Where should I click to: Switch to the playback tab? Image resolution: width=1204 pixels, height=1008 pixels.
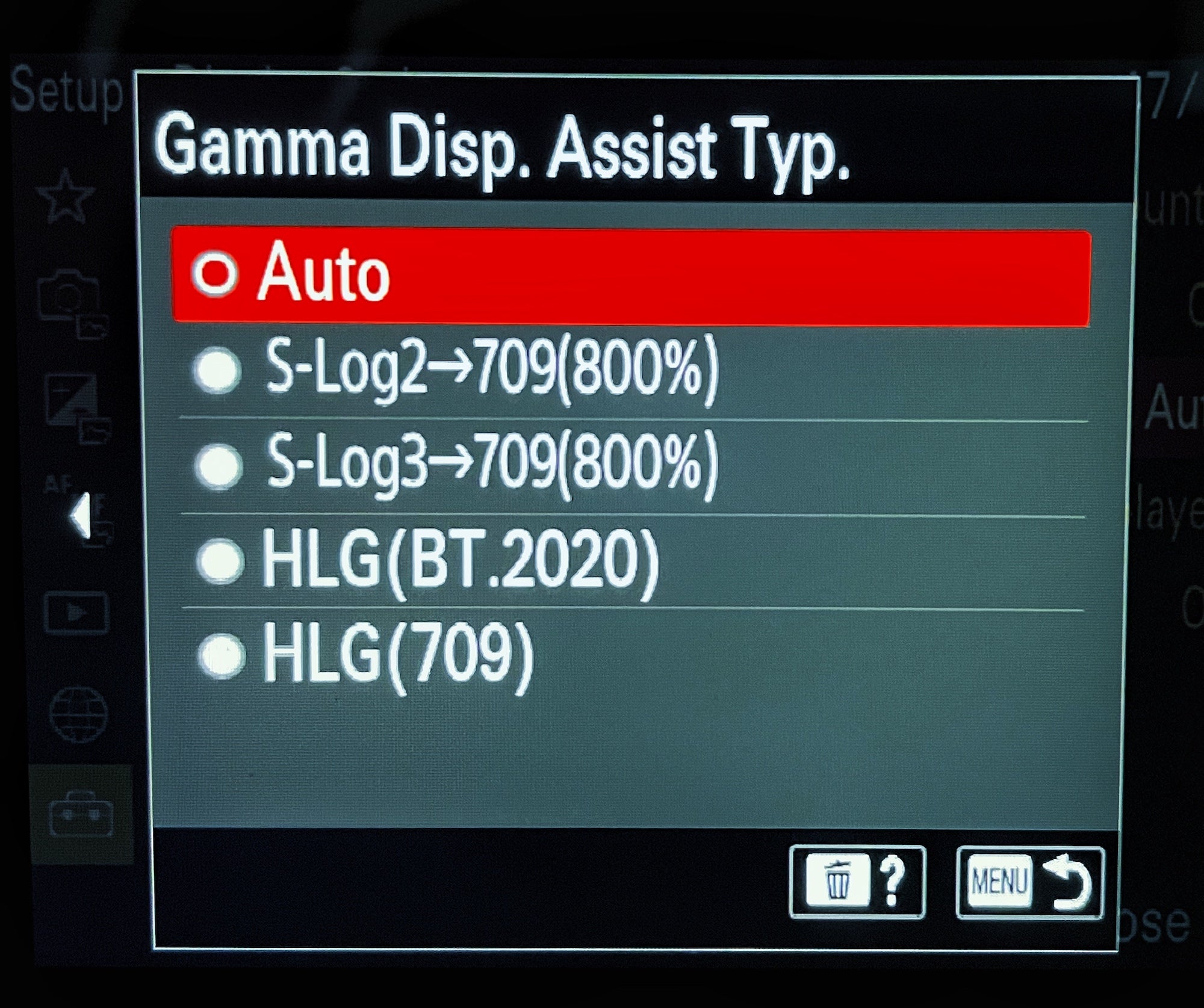coord(76,613)
